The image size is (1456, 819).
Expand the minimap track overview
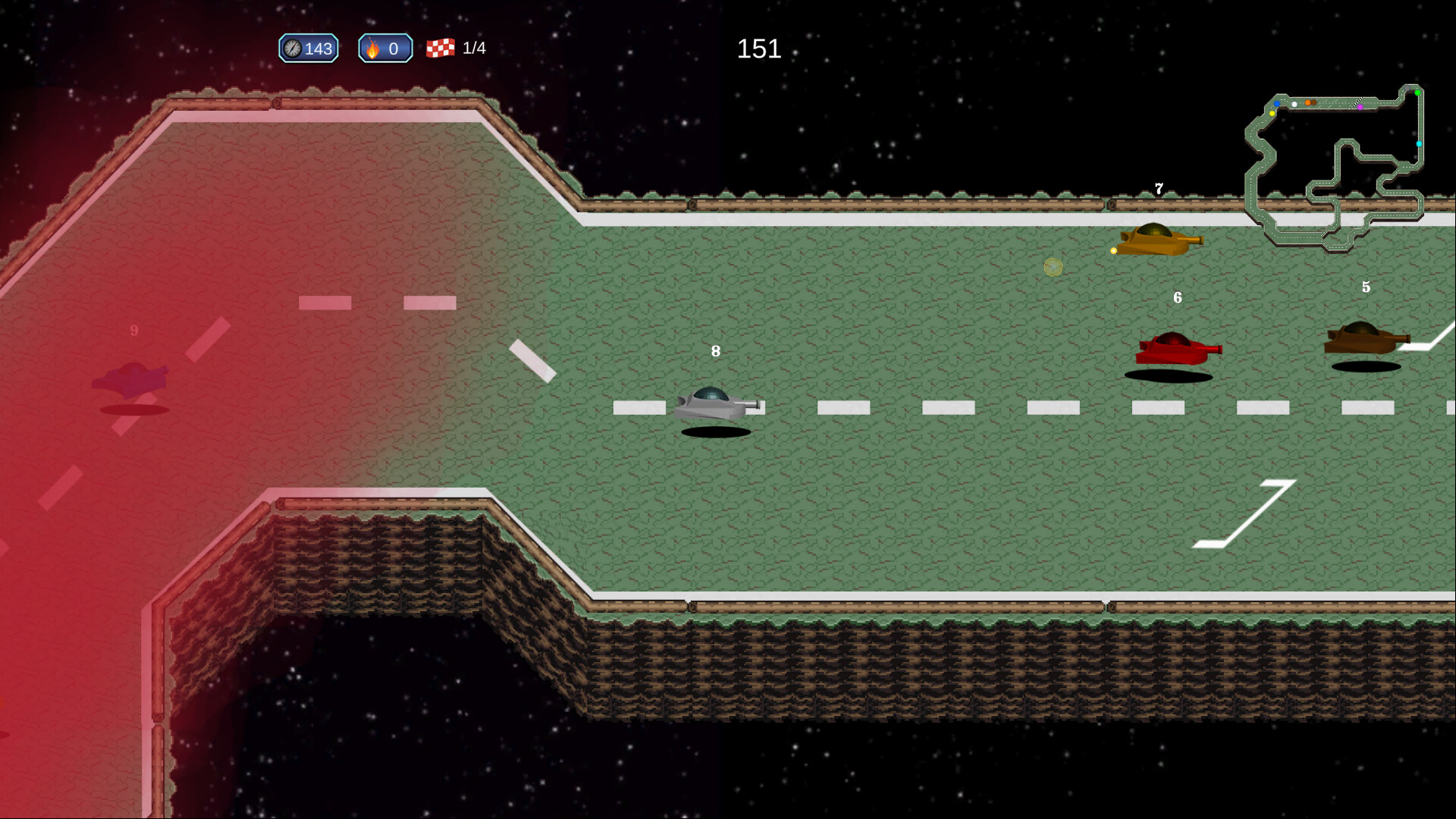pos(1342,167)
